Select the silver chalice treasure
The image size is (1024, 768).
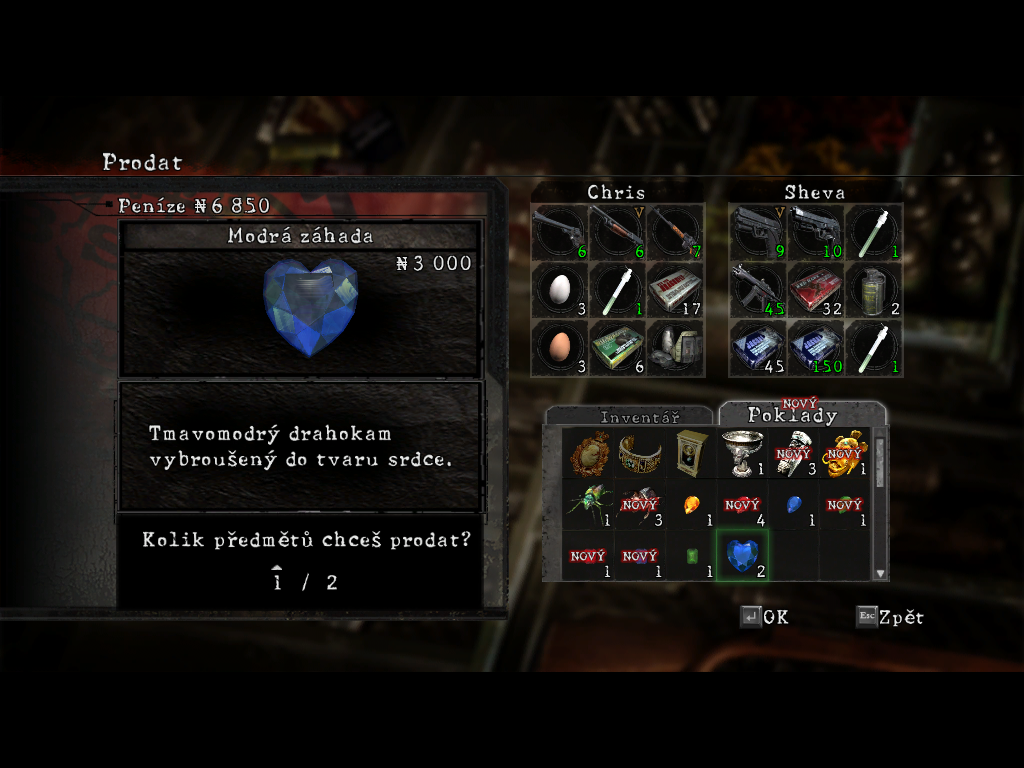pyautogui.click(x=742, y=452)
